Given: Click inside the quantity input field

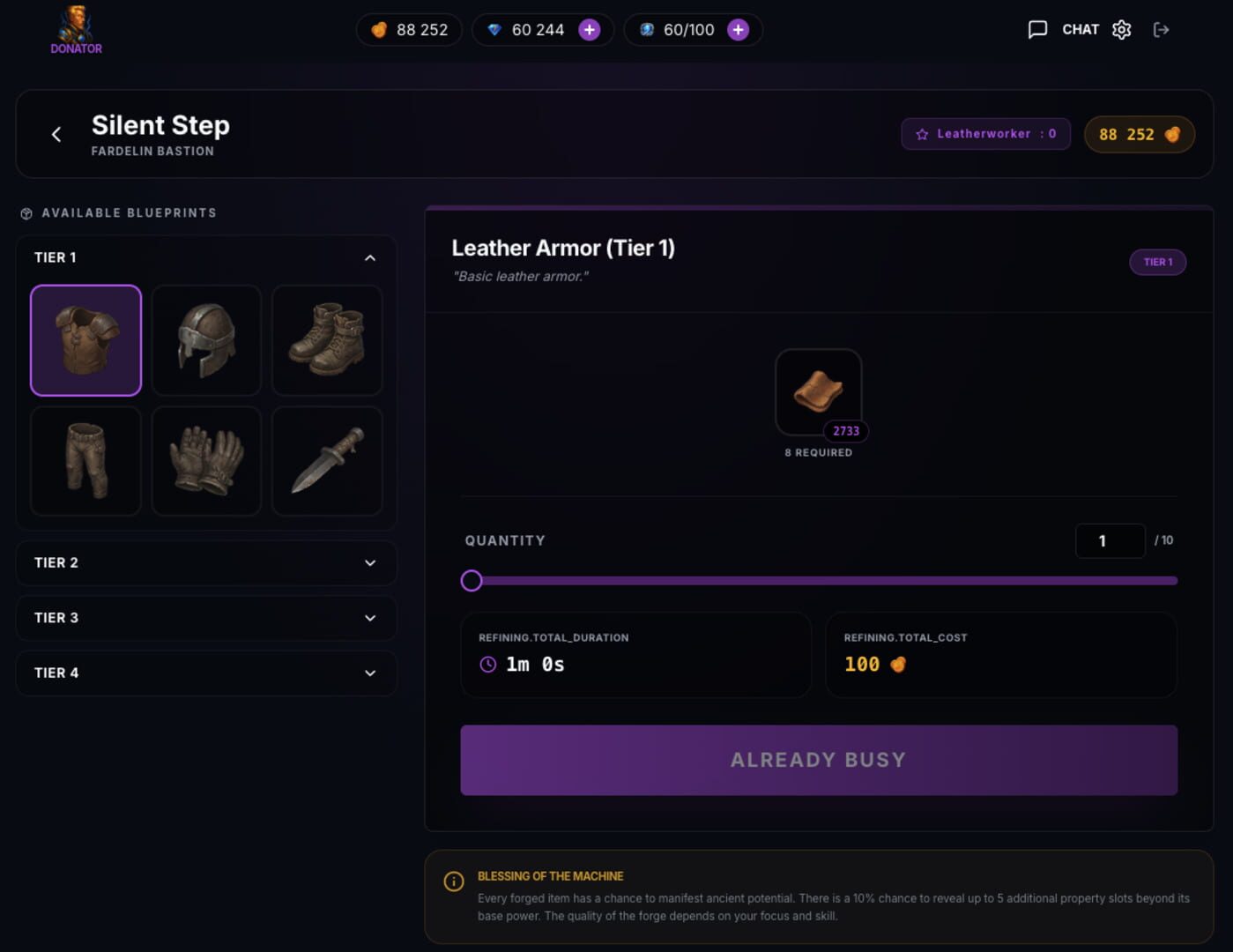Looking at the screenshot, I should 1110,540.
